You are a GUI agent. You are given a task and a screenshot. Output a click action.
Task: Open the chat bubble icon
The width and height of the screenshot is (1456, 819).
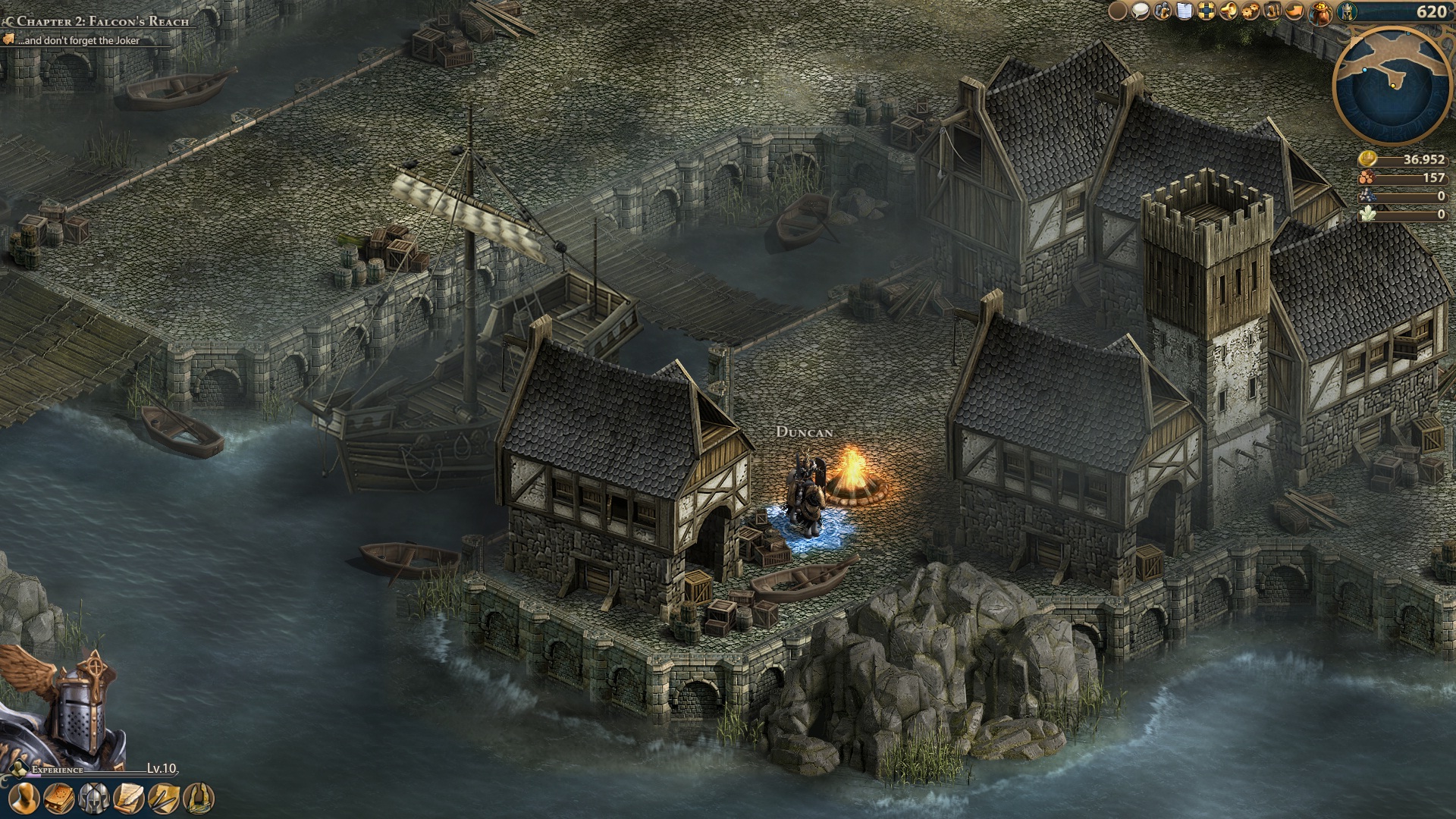click(1140, 11)
